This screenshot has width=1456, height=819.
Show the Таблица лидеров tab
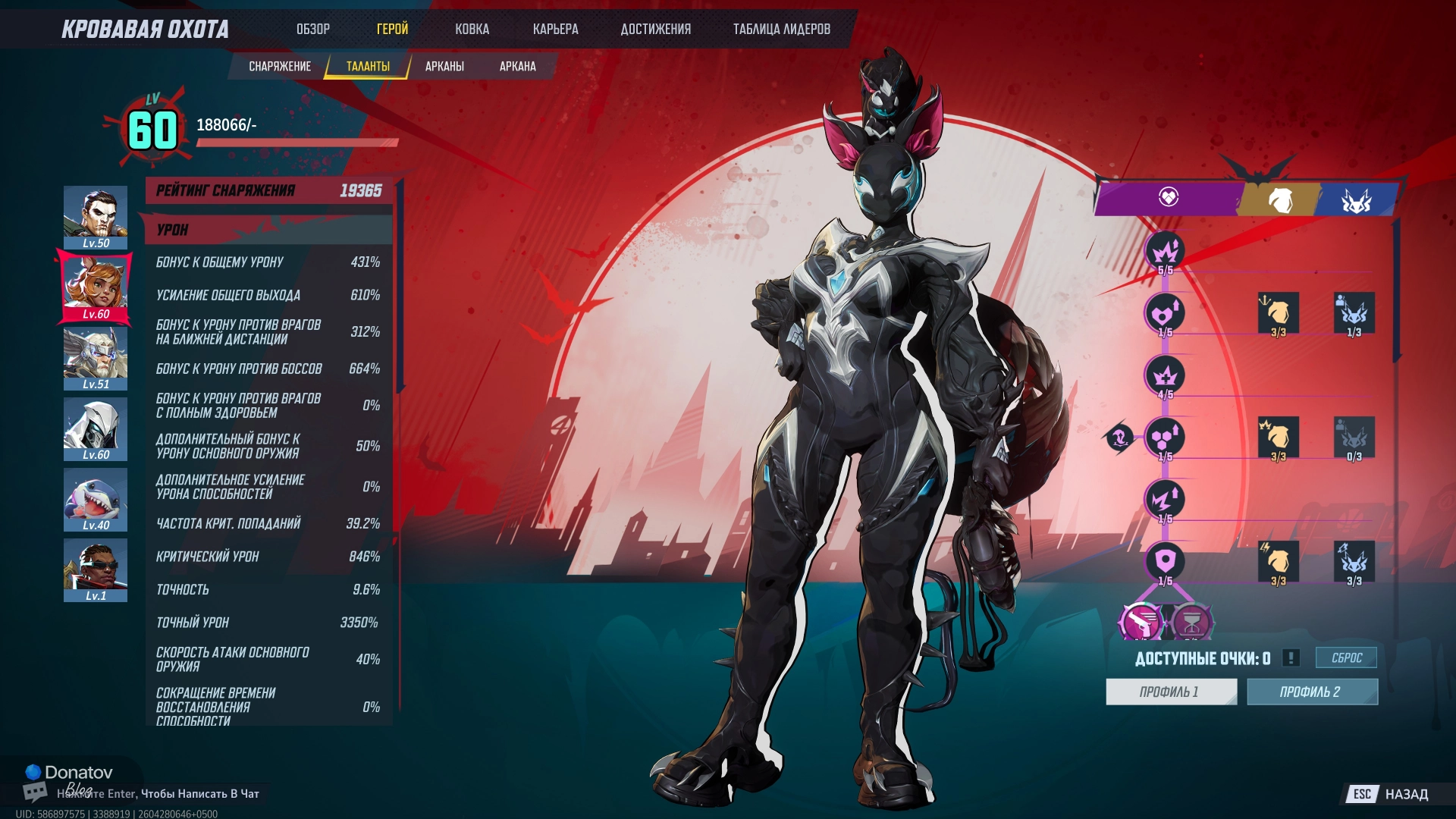(x=781, y=30)
